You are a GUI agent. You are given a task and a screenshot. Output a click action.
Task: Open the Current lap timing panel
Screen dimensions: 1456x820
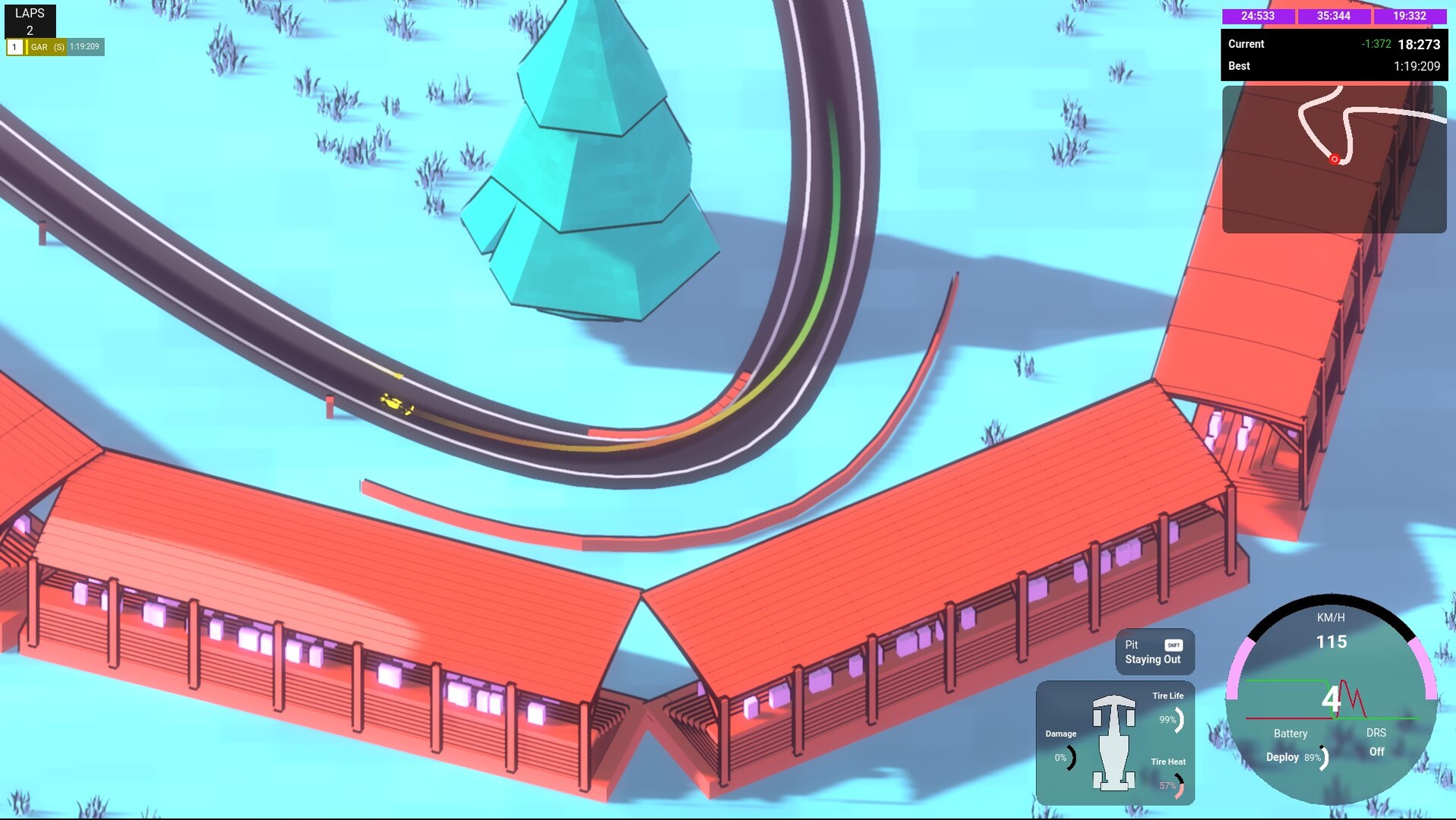point(1331,44)
